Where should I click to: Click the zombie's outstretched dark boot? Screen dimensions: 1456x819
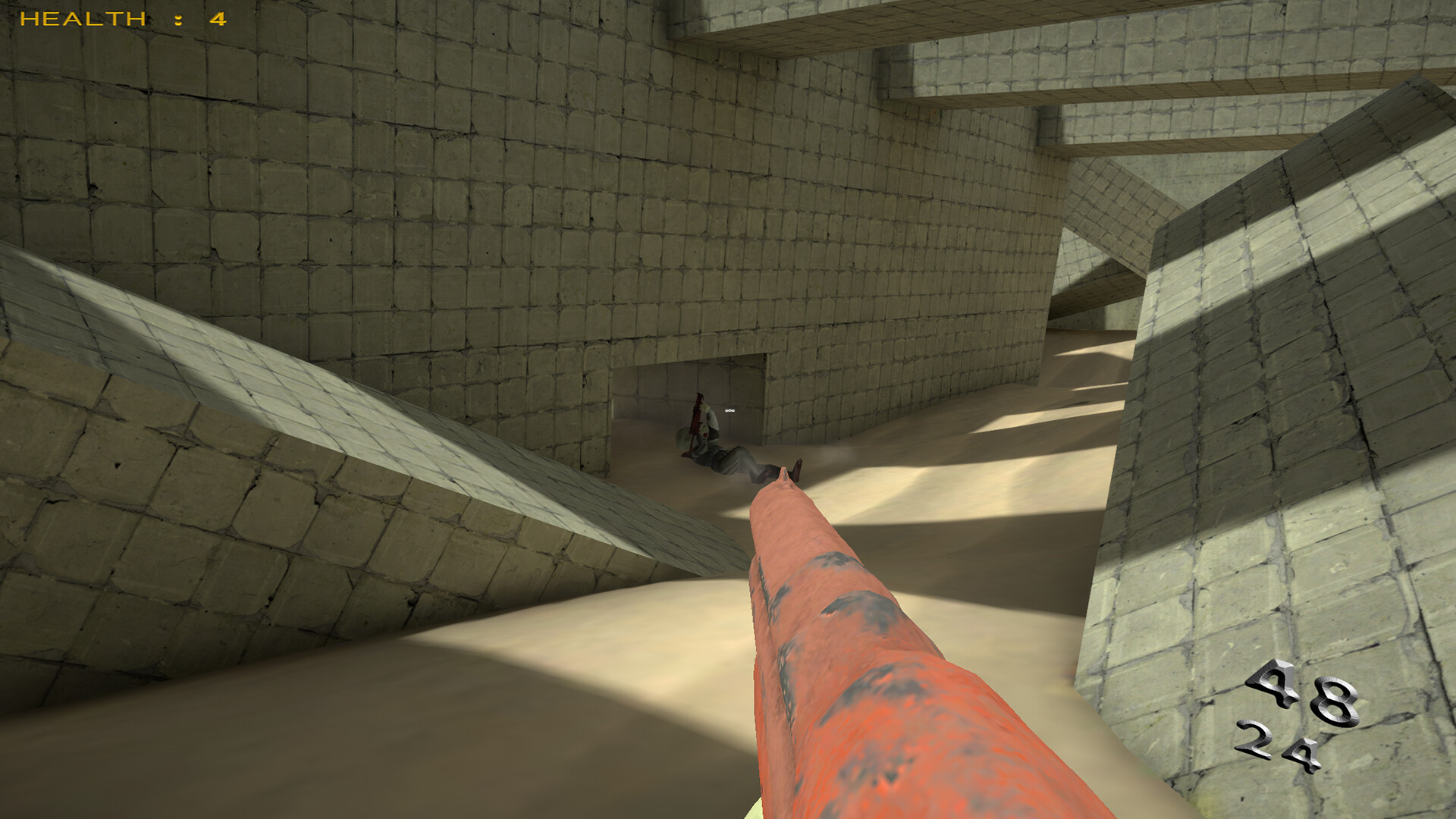click(796, 470)
